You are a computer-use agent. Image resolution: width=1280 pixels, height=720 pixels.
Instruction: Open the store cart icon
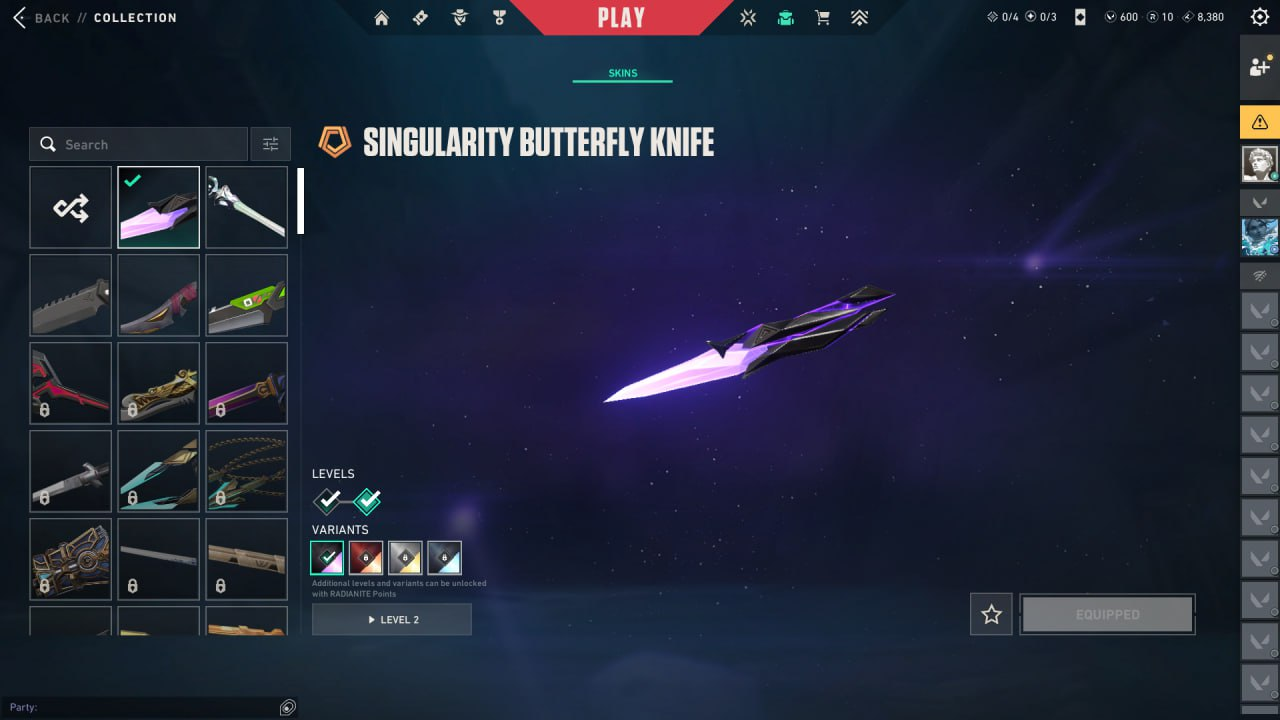click(822, 18)
